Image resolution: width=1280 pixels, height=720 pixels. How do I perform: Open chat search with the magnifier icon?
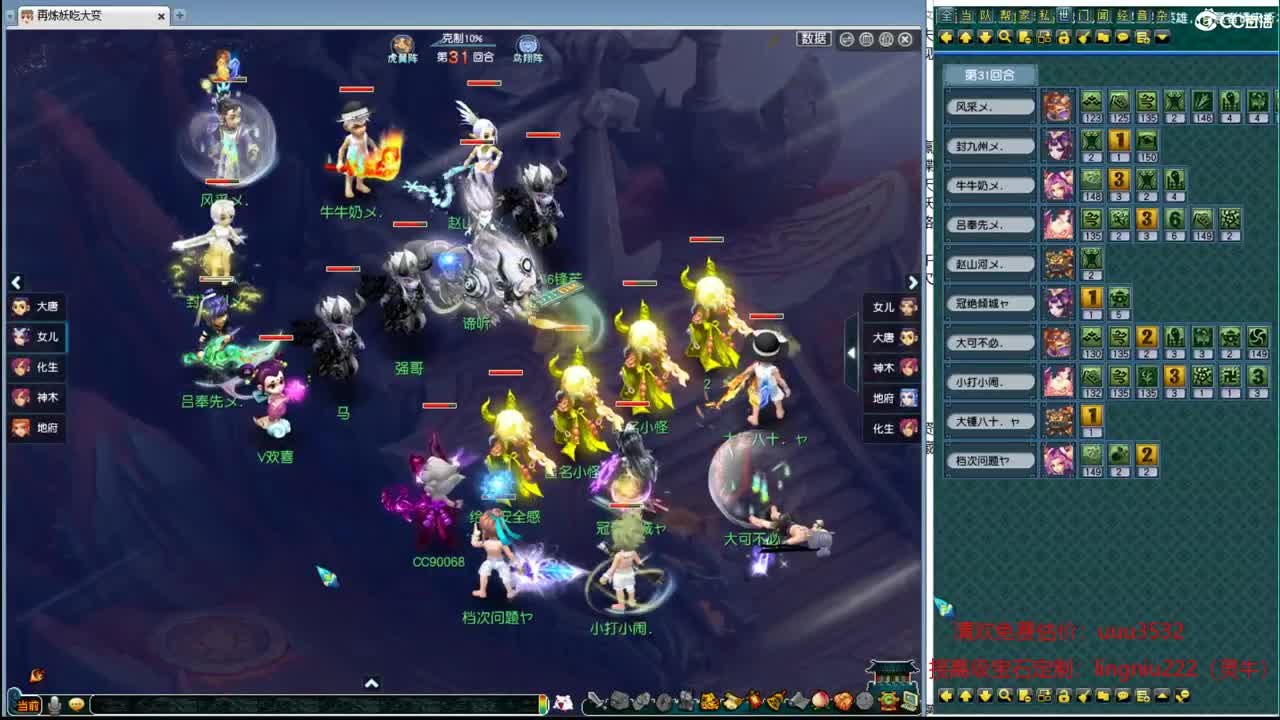click(x=1005, y=37)
